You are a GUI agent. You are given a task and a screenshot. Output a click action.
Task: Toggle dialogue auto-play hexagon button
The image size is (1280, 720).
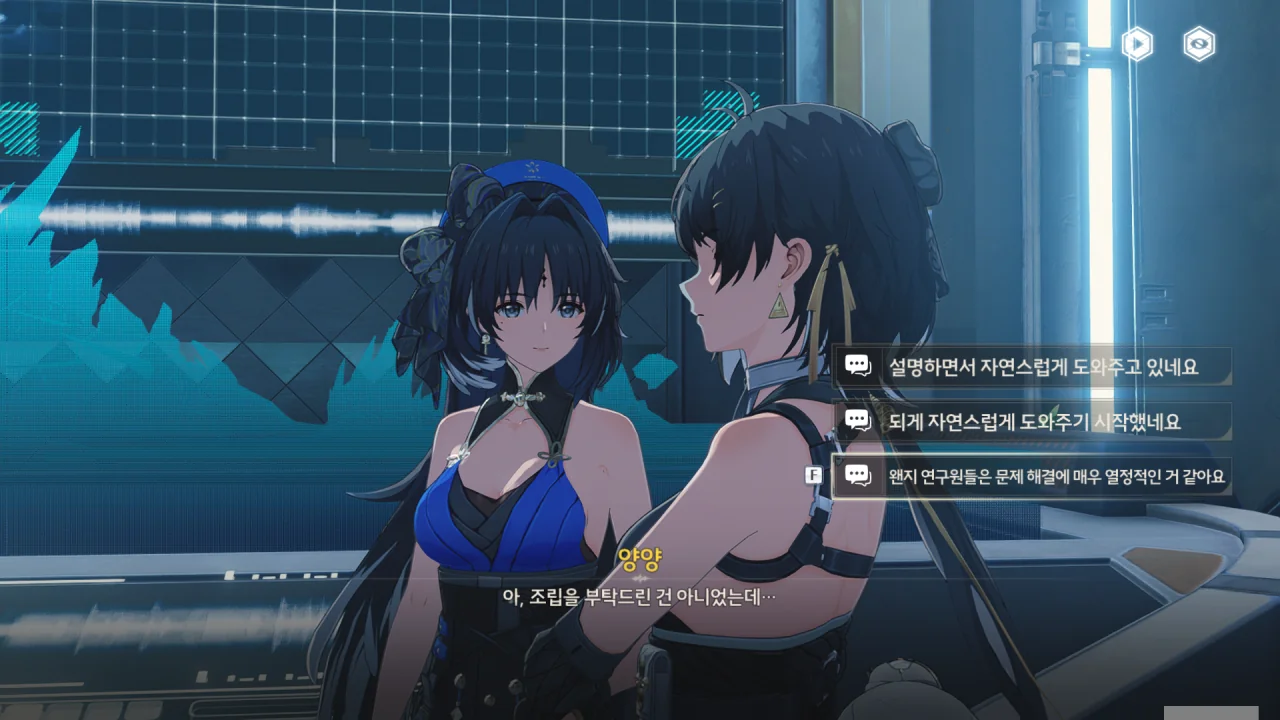coord(1137,44)
